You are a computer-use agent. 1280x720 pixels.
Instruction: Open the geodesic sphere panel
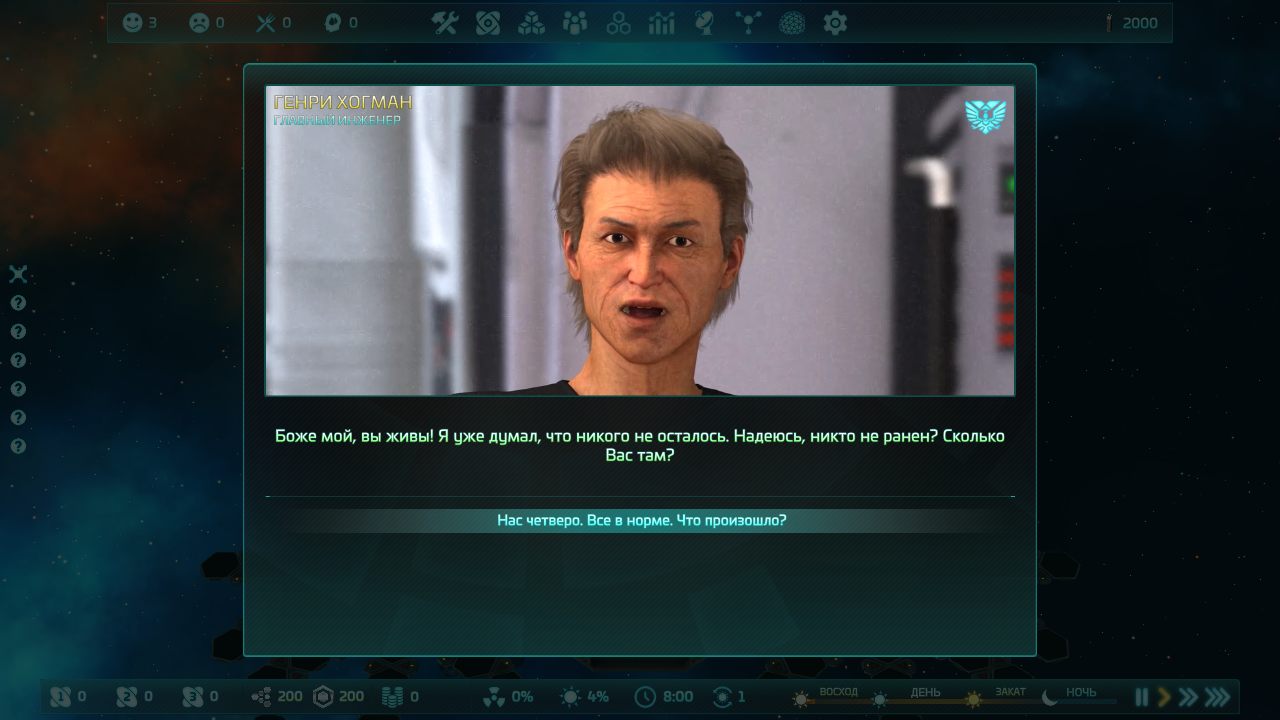(x=792, y=23)
